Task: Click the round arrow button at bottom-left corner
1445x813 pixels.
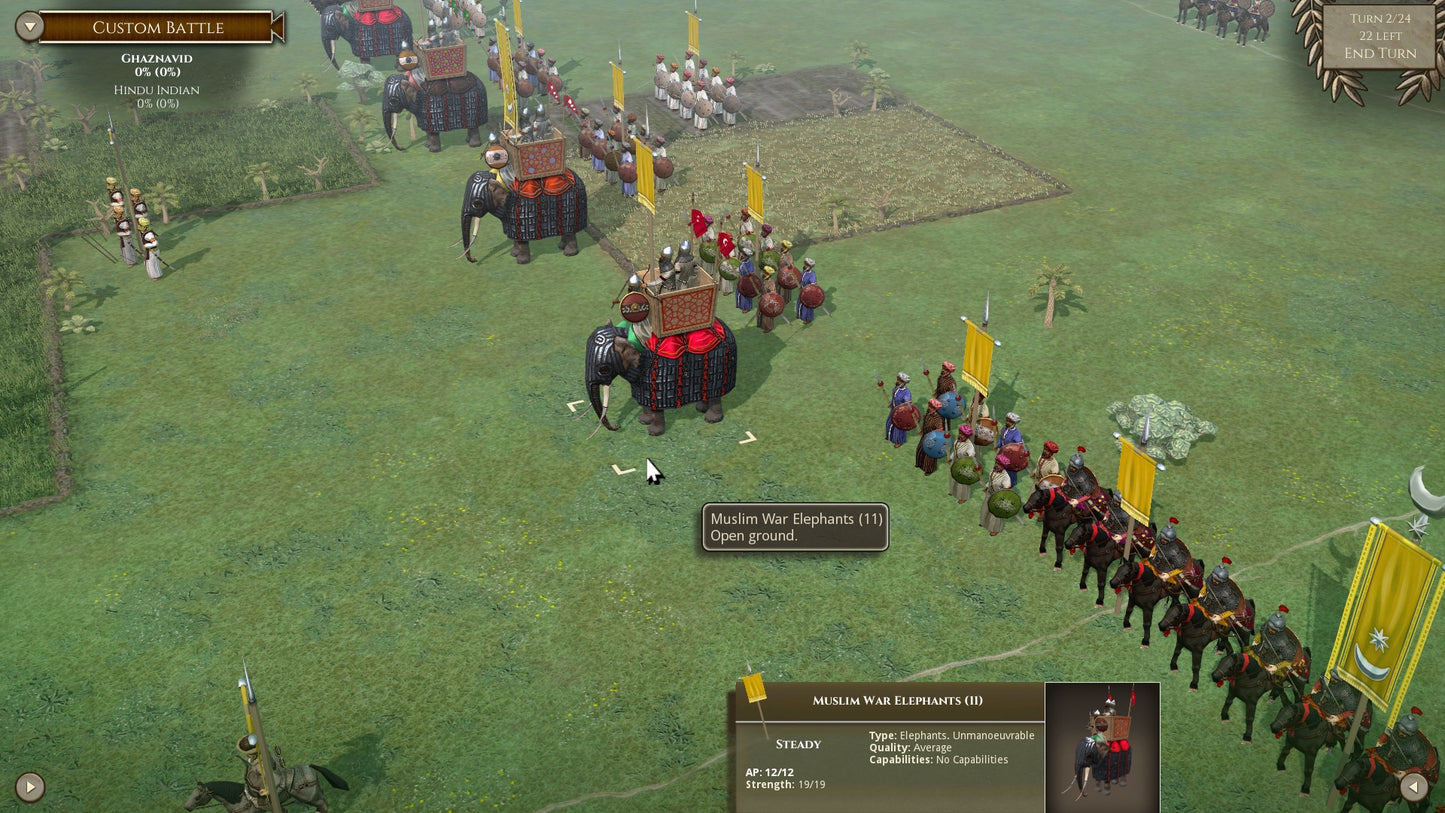Action: [30, 787]
